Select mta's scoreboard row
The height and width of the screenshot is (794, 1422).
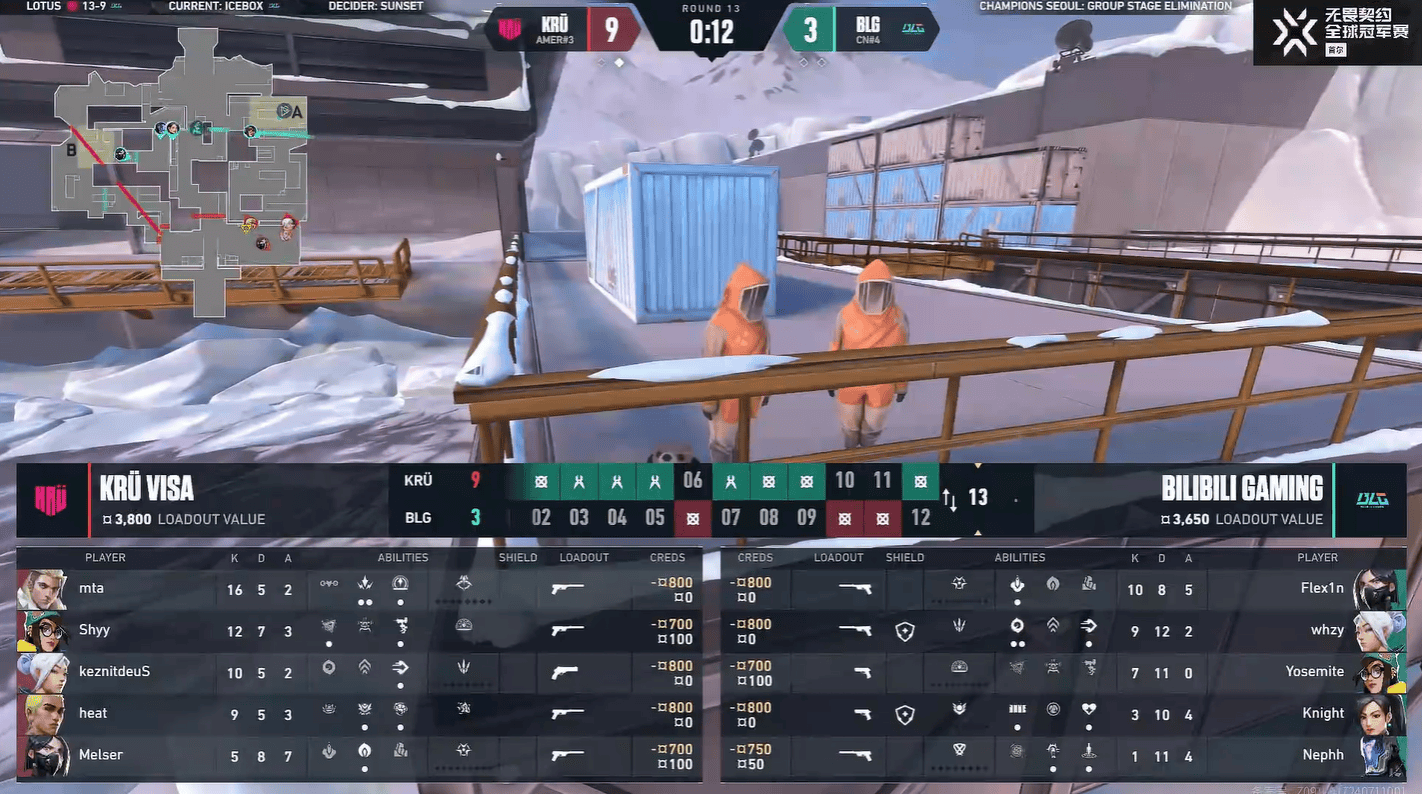click(358, 590)
